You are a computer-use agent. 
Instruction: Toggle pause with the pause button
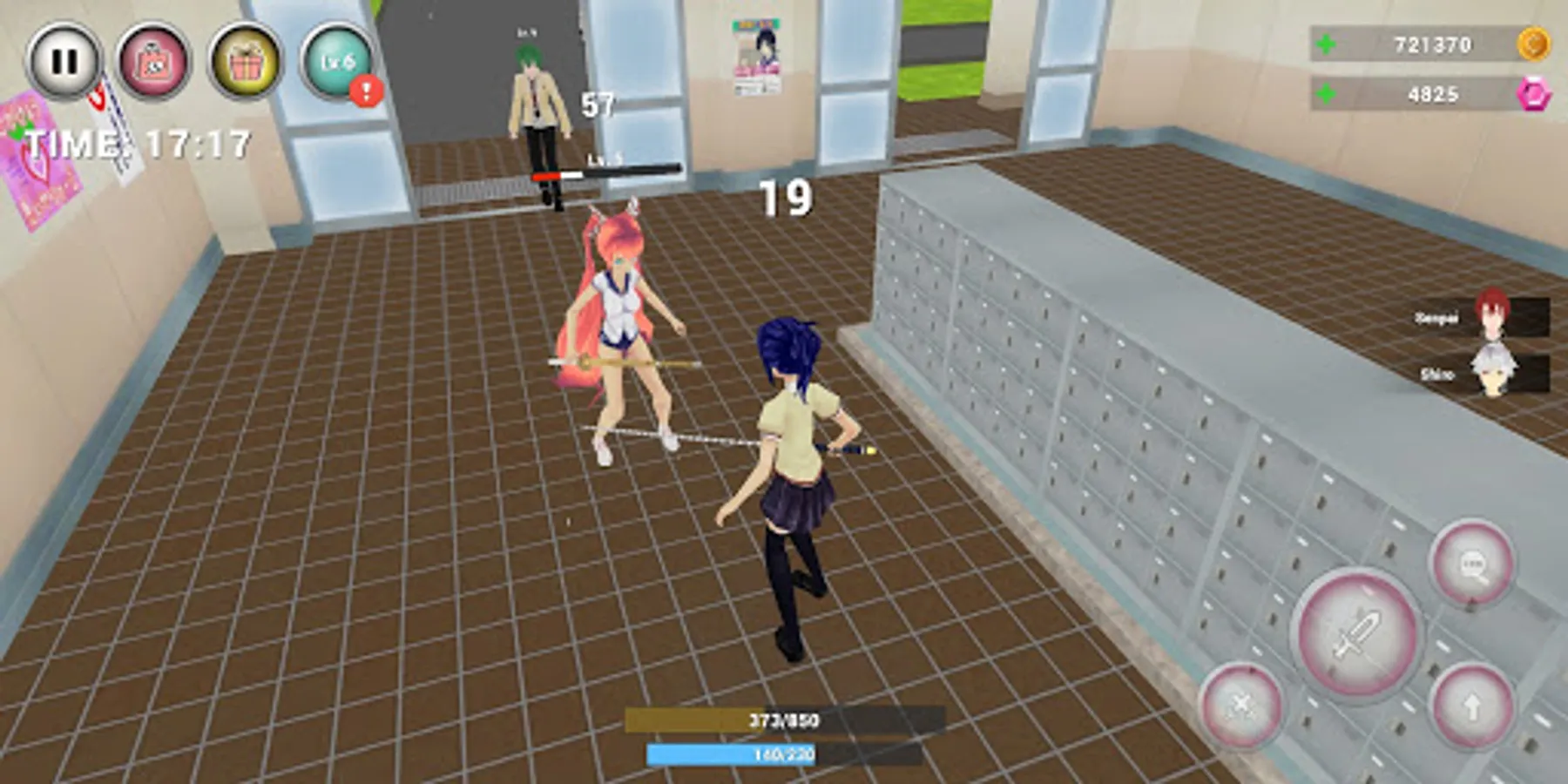(x=63, y=59)
